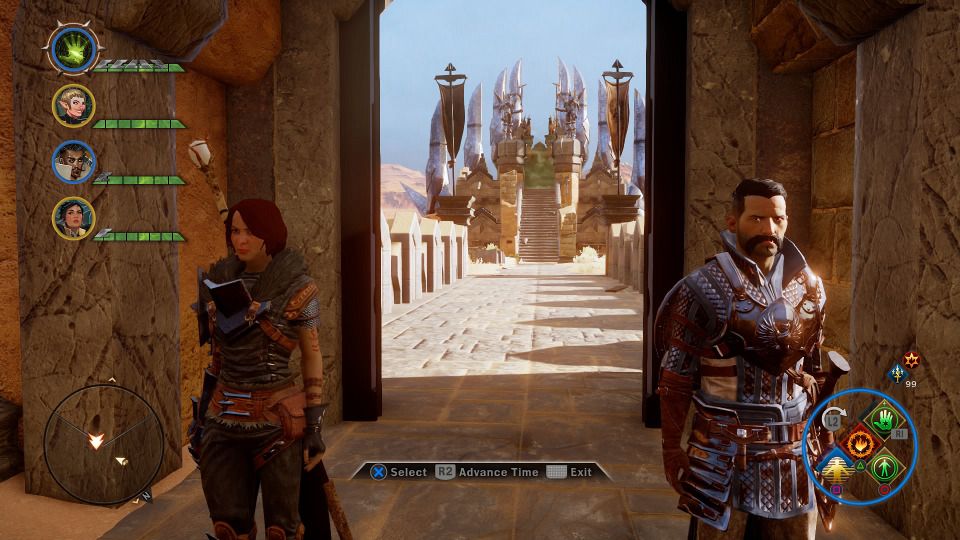Open the circular minimap
Image resolution: width=960 pixels, height=540 pixels.
(104, 443)
